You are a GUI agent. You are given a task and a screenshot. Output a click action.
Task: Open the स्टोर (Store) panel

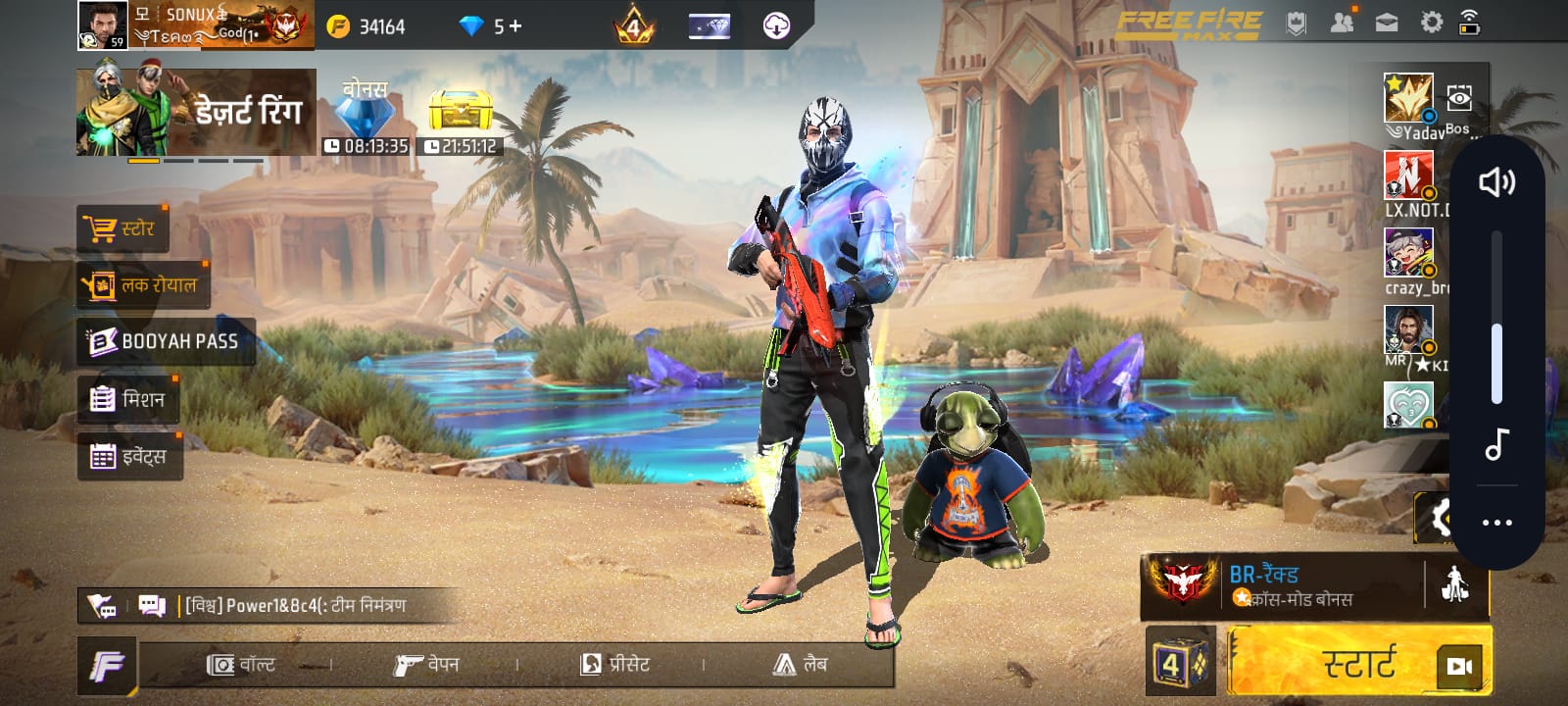click(124, 227)
